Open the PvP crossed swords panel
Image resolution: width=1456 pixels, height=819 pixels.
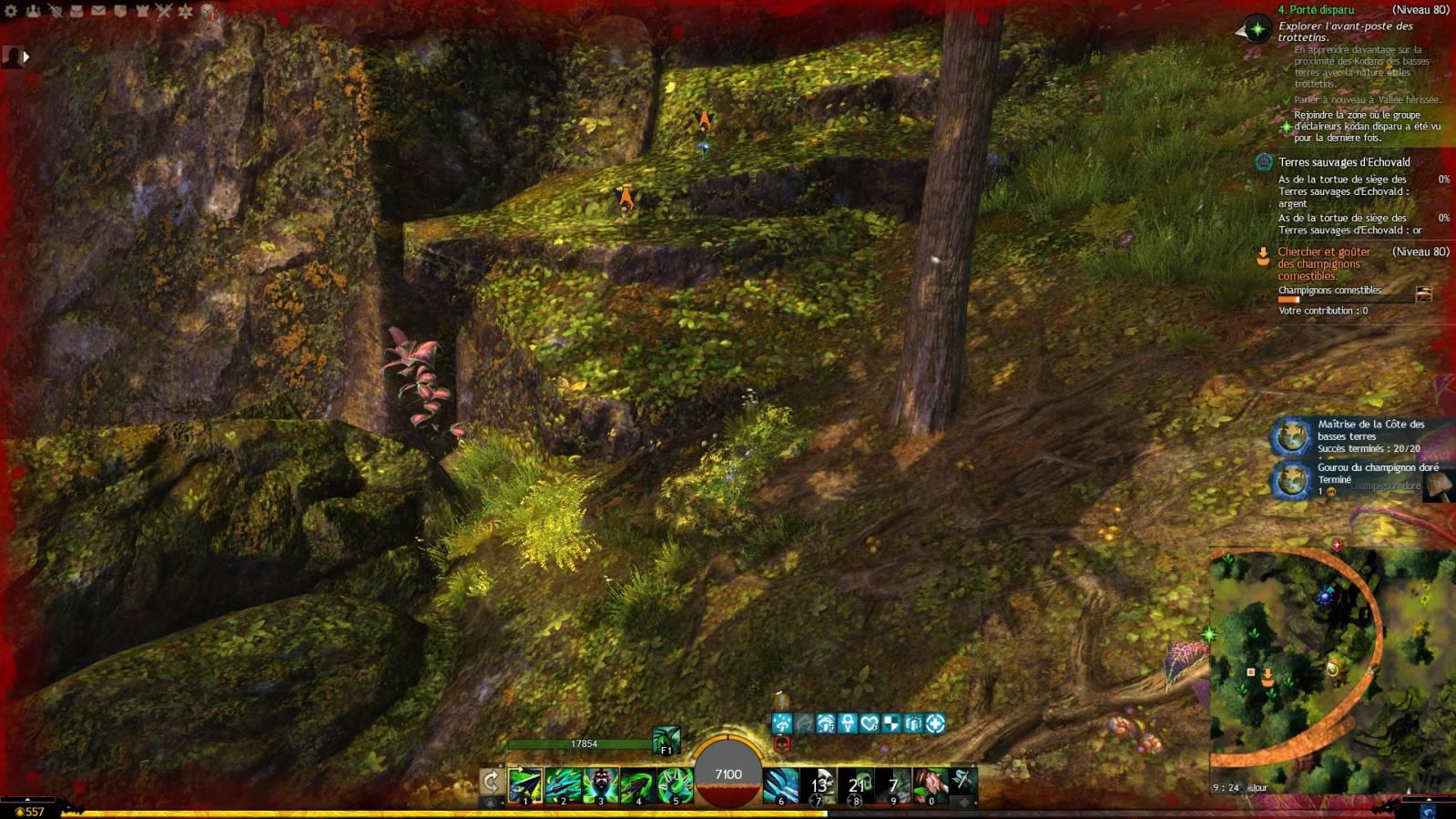pyautogui.click(x=165, y=11)
